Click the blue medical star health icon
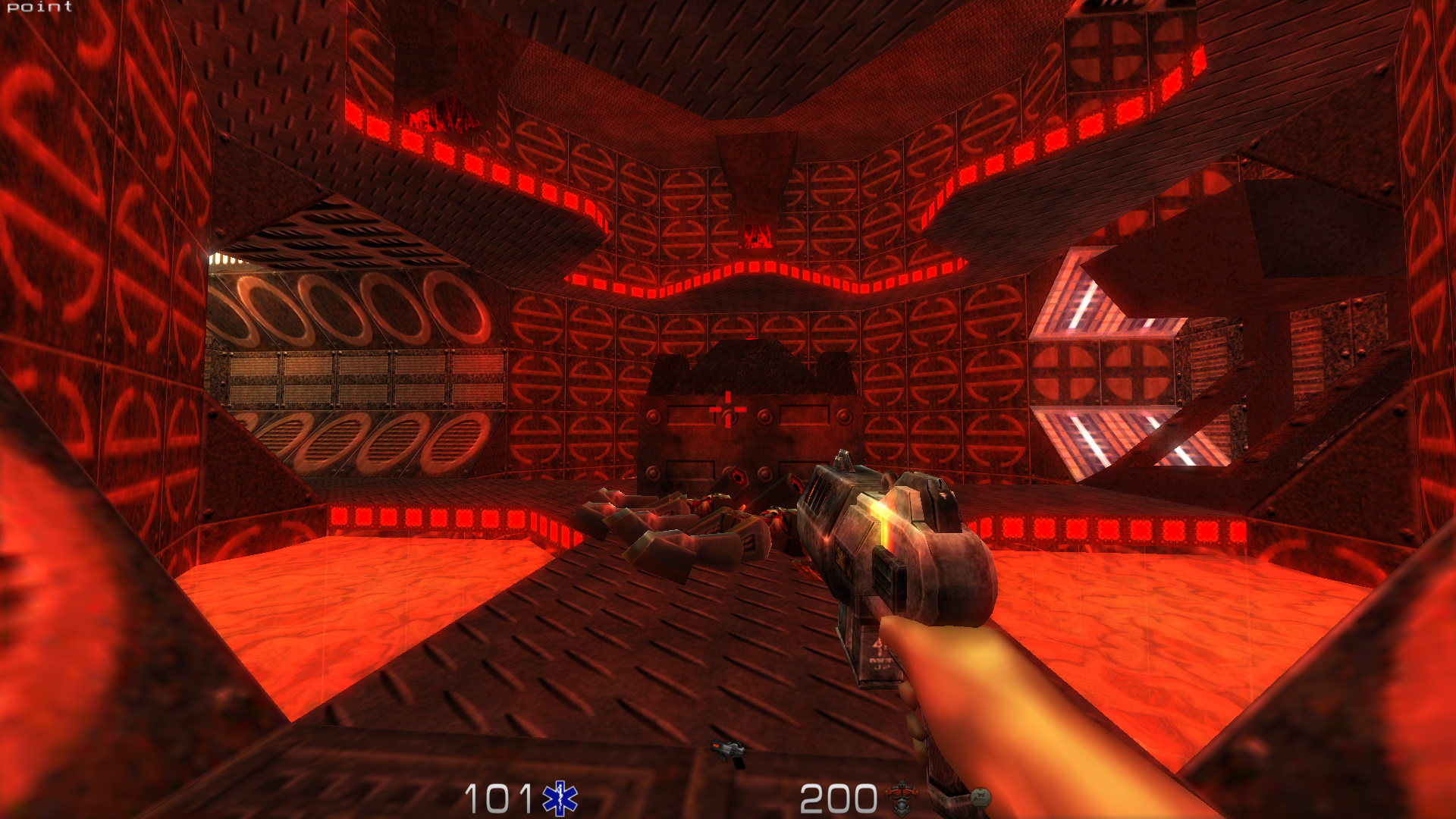Image resolution: width=1456 pixels, height=819 pixels. point(560,799)
